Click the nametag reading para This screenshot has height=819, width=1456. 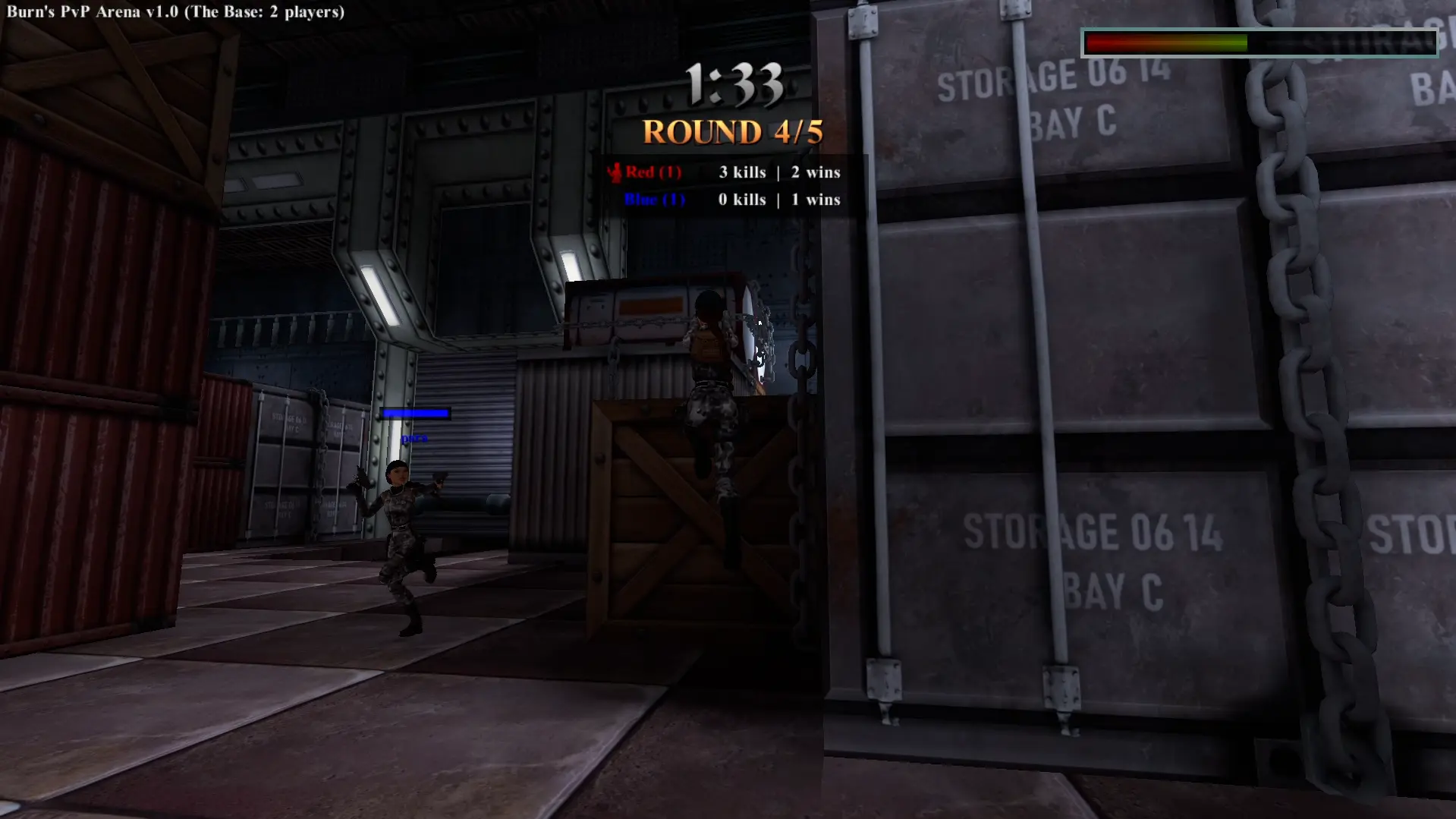tap(415, 439)
